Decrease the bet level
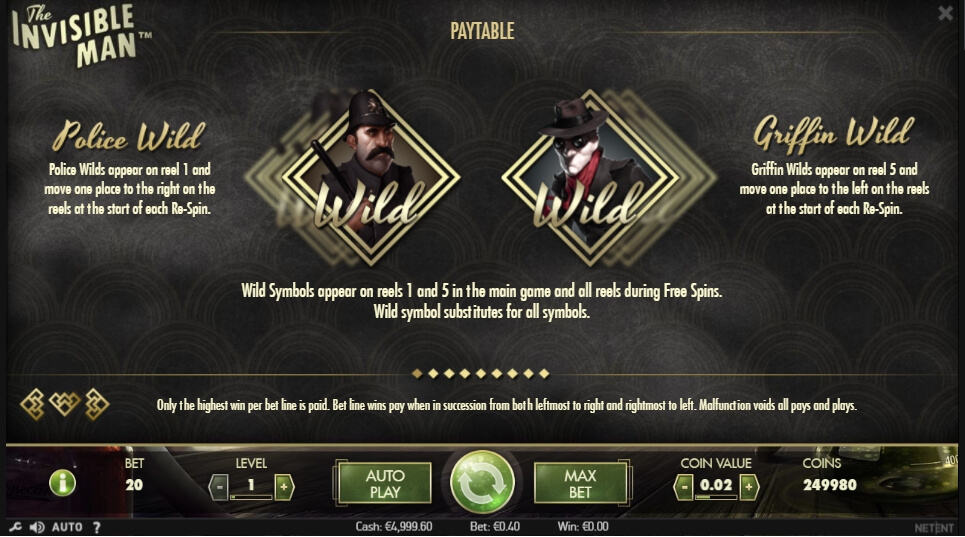Viewport: 965px width, 537px height. pos(219,487)
